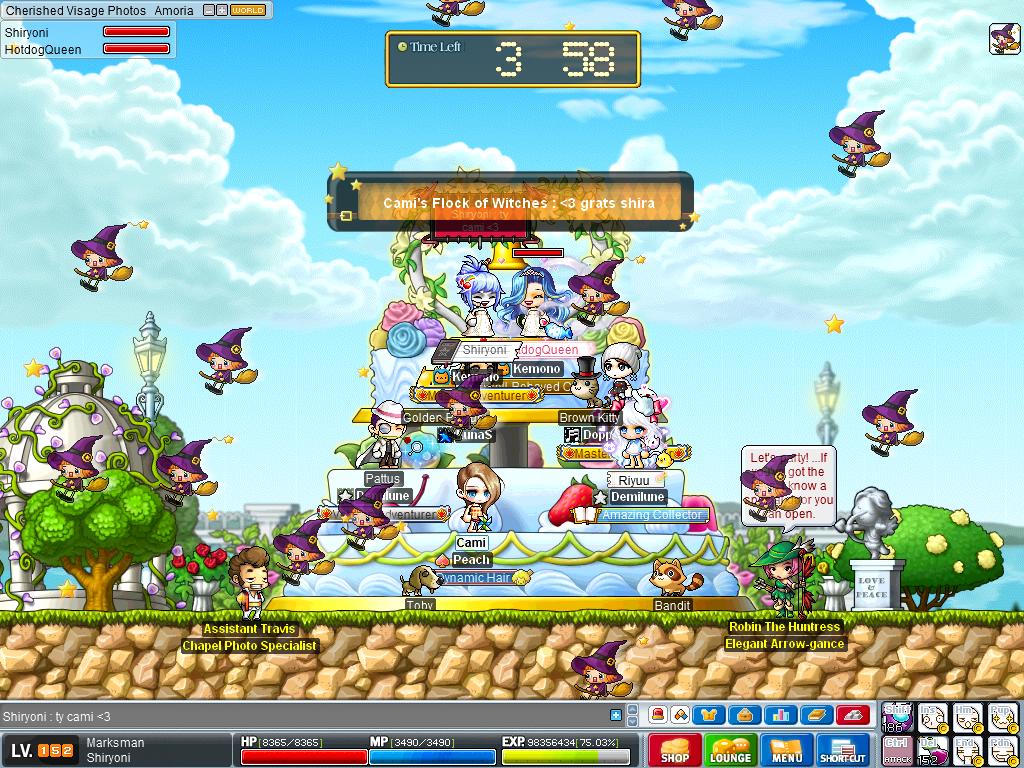Open the bar chart stats icon
Screen dimensions: 1024x768
coord(780,715)
